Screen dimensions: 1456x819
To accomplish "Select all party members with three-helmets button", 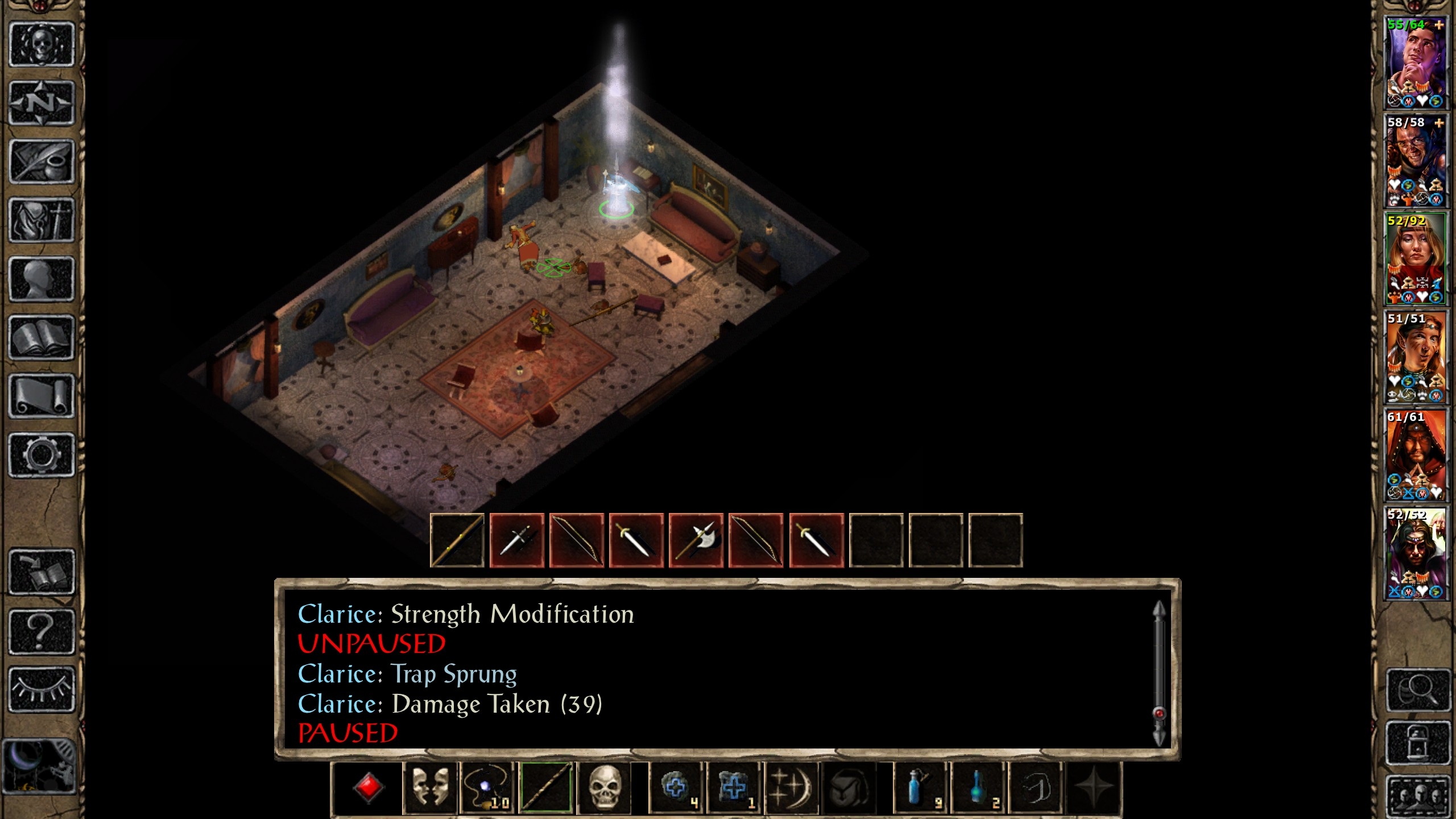I will tap(1416, 795).
